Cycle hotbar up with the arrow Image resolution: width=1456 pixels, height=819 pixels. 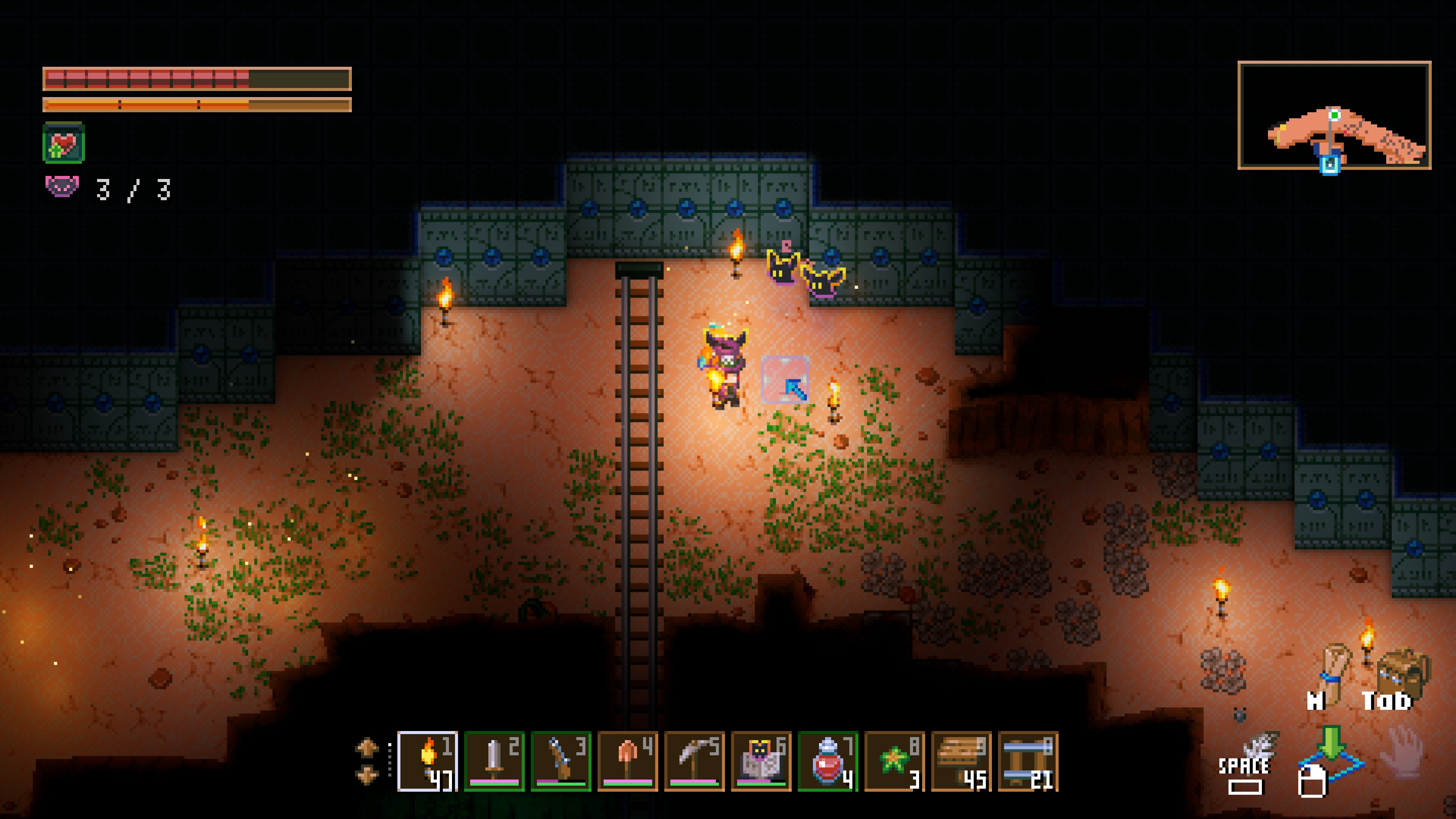(x=367, y=747)
